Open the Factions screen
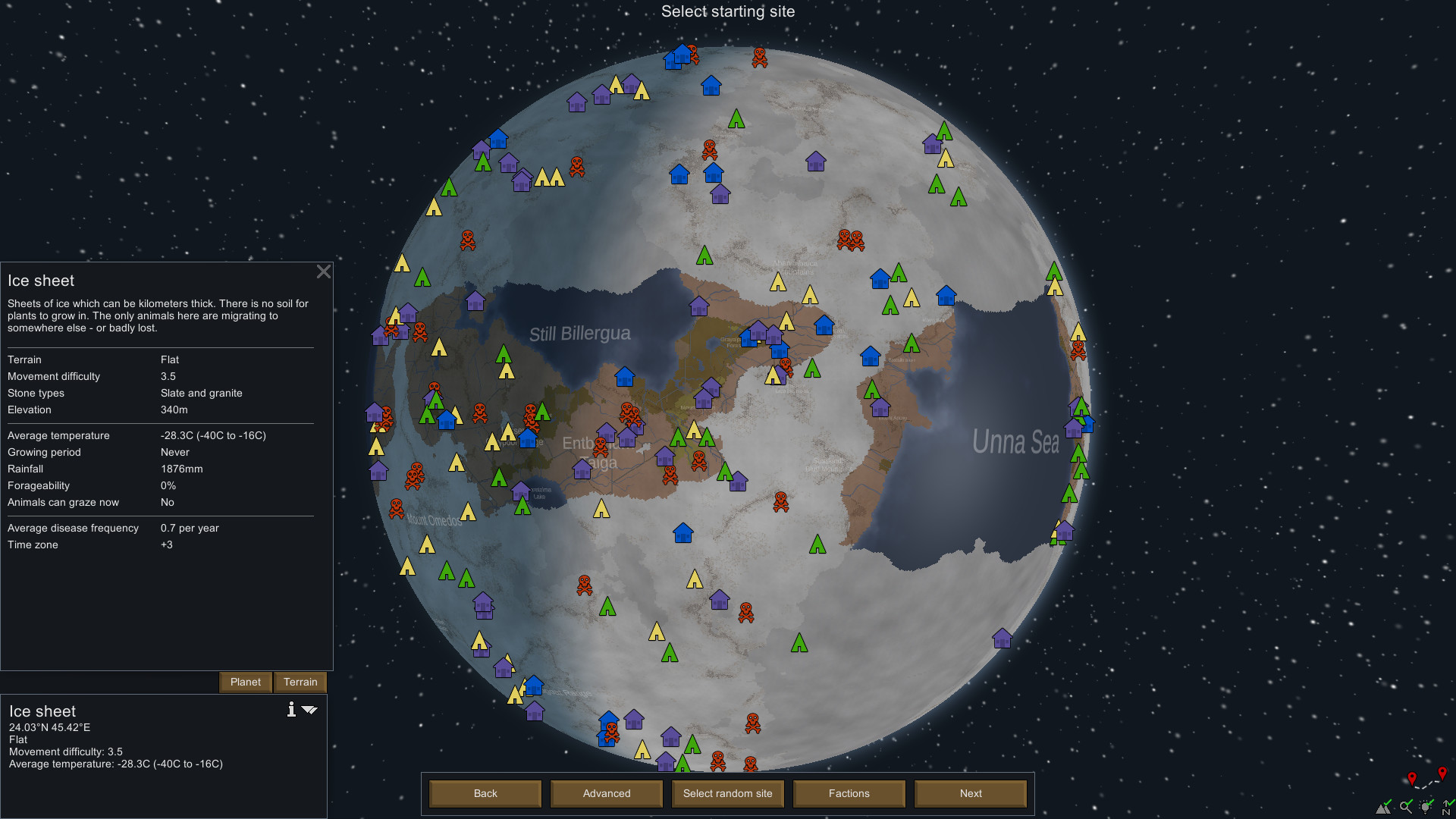This screenshot has height=819, width=1456. coord(849,793)
